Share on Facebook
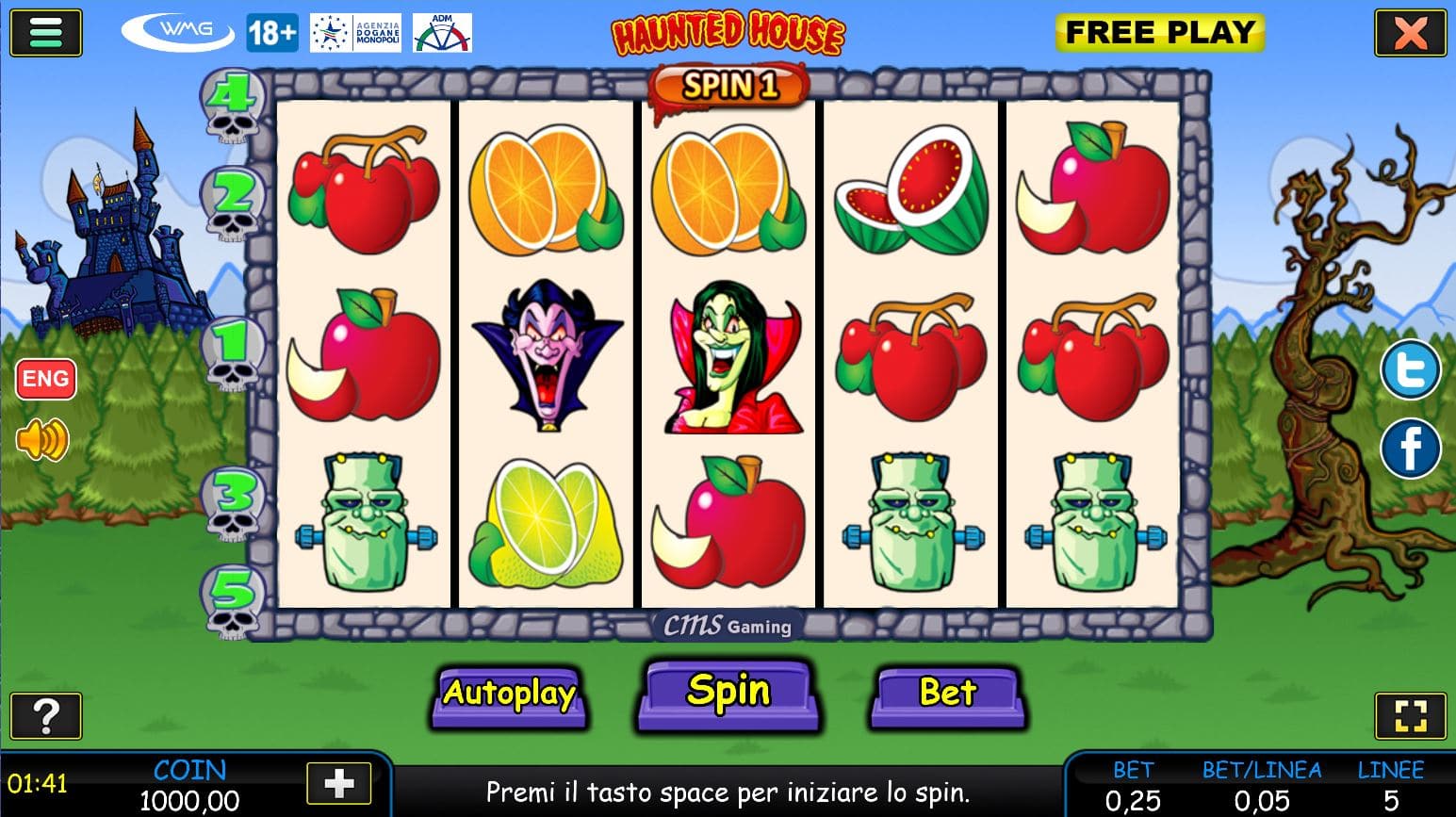Viewport: 1456px width, 817px height. [1410, 449]
